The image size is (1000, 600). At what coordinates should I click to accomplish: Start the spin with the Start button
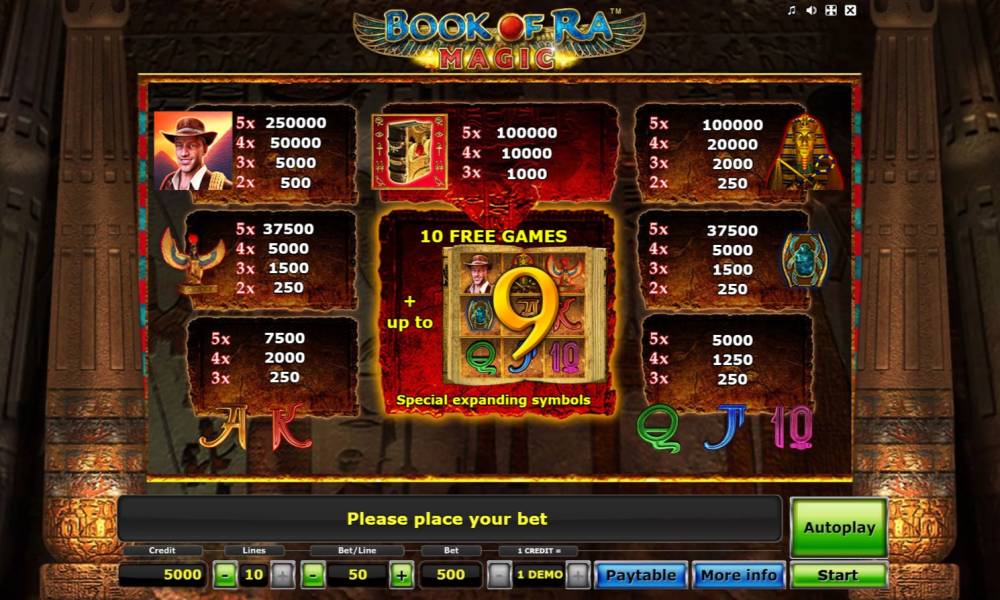[838, 575]
